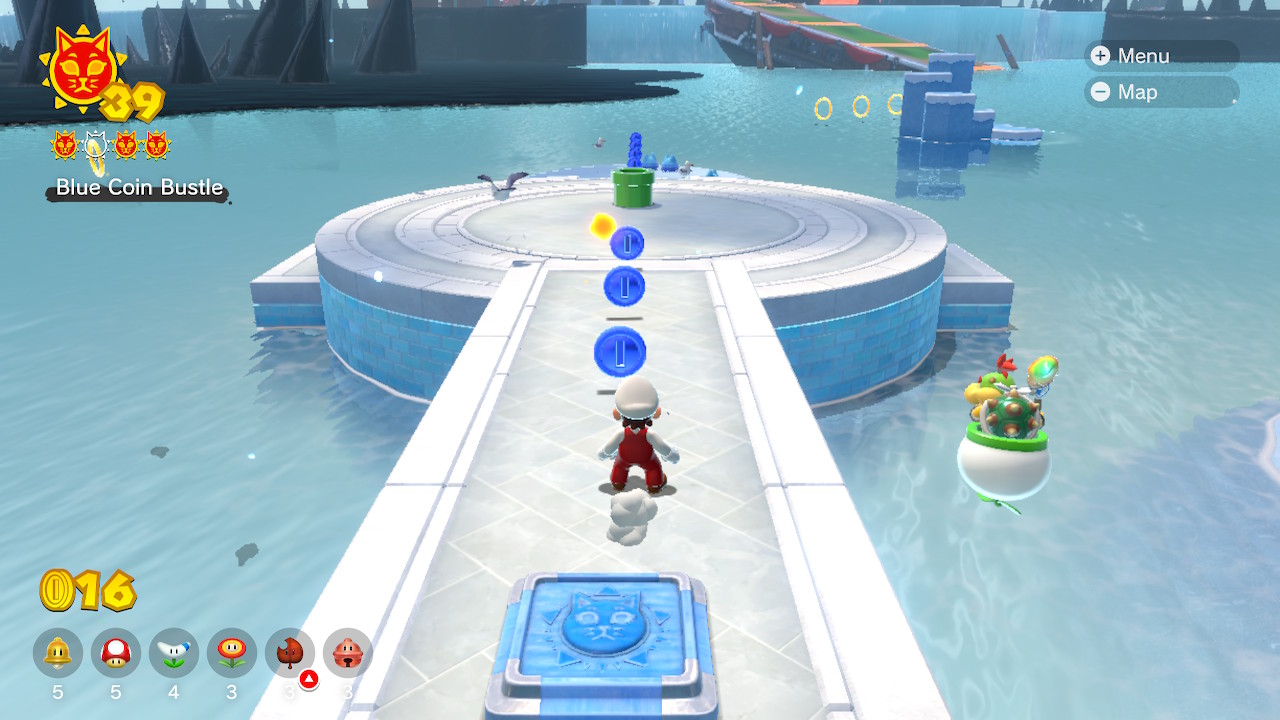The width and height of the screenshot is (1280, 720).
Task: Open the Map button
Action: click(x=1160, y=92)
